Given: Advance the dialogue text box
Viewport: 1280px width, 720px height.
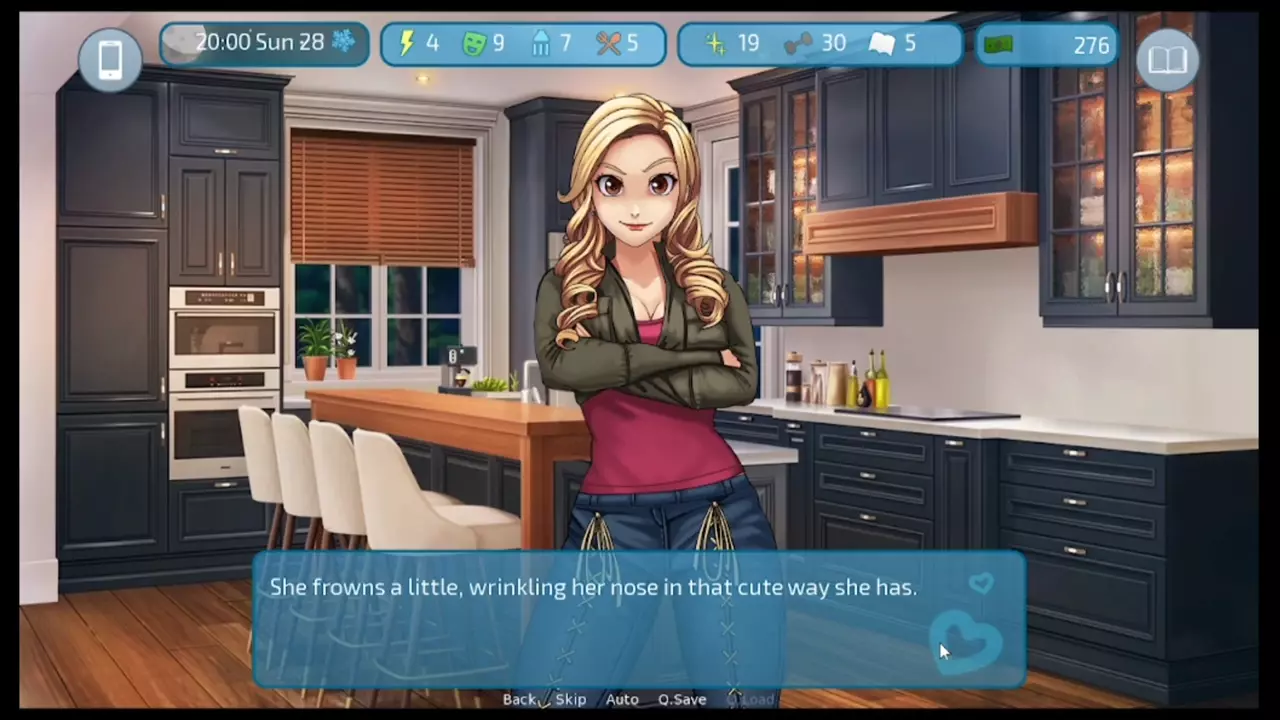Looking at the screenshot, I should coord(600,620).
